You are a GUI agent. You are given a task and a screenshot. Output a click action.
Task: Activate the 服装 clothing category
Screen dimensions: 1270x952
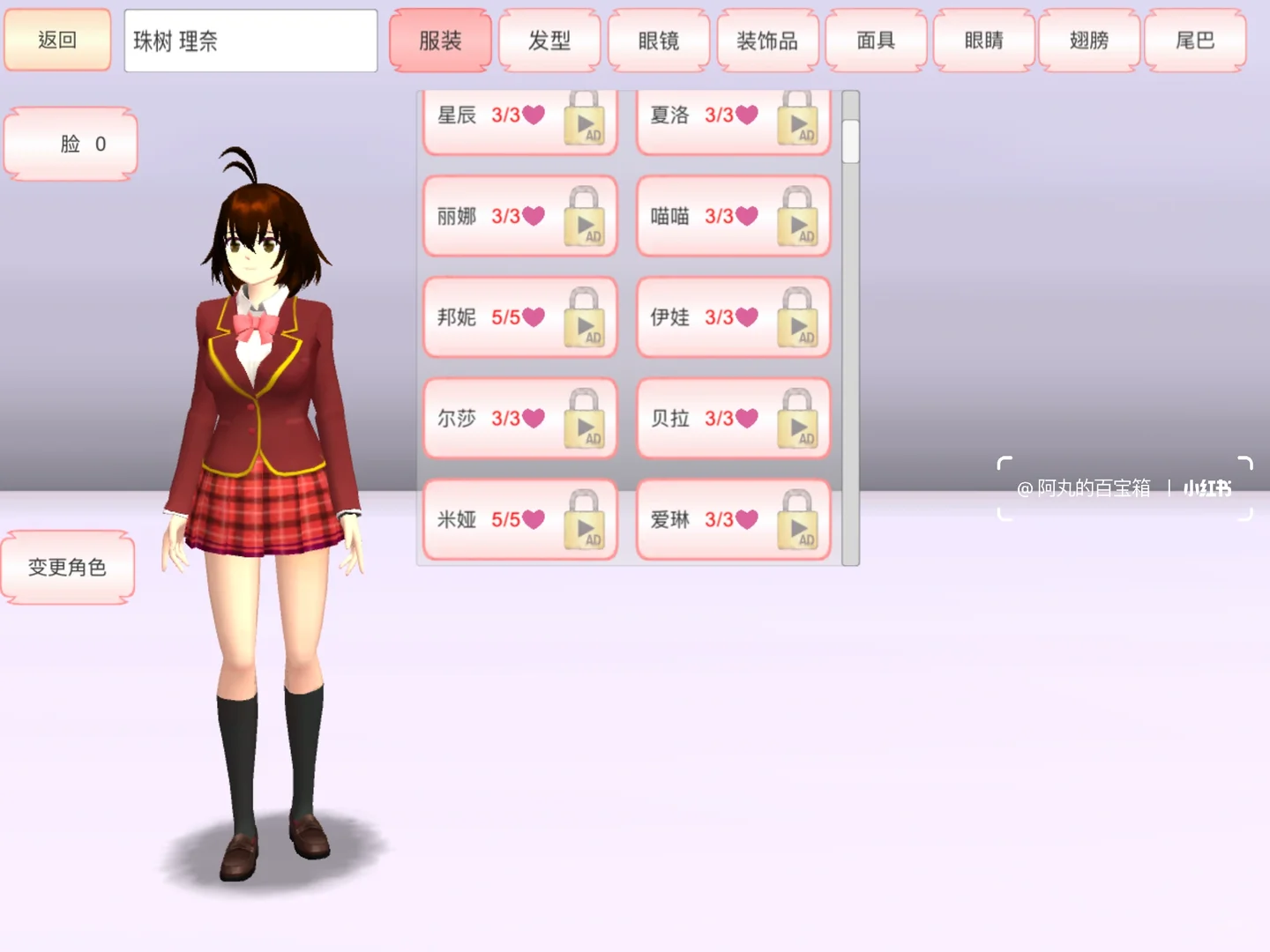pyautogui.click(x=440, y=40)
